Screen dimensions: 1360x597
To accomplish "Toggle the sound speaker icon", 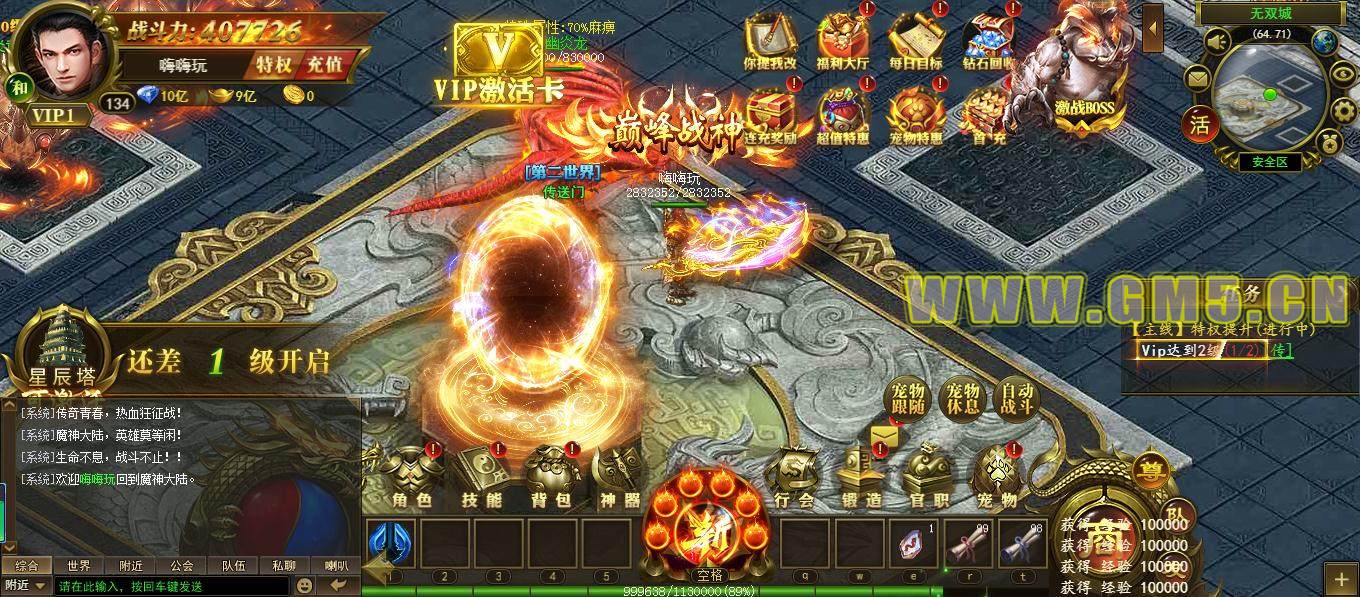I will [1217, 41].
